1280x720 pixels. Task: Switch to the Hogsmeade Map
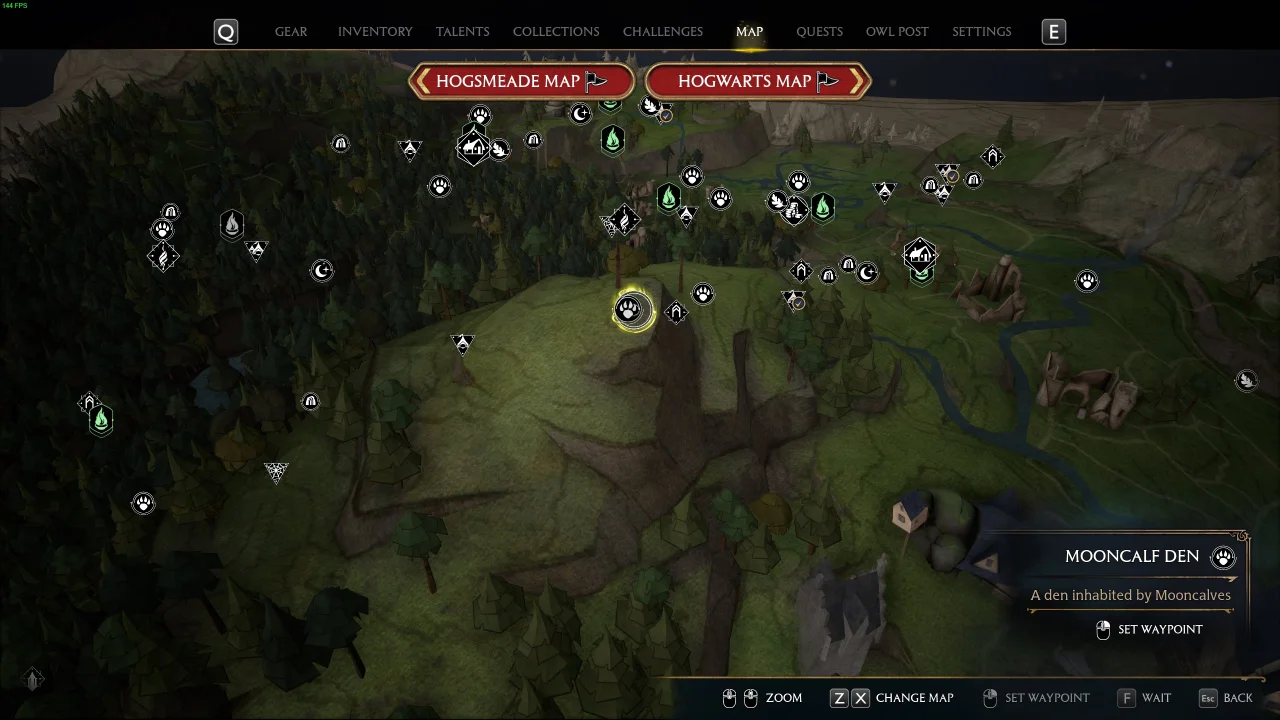pos(521,81)
